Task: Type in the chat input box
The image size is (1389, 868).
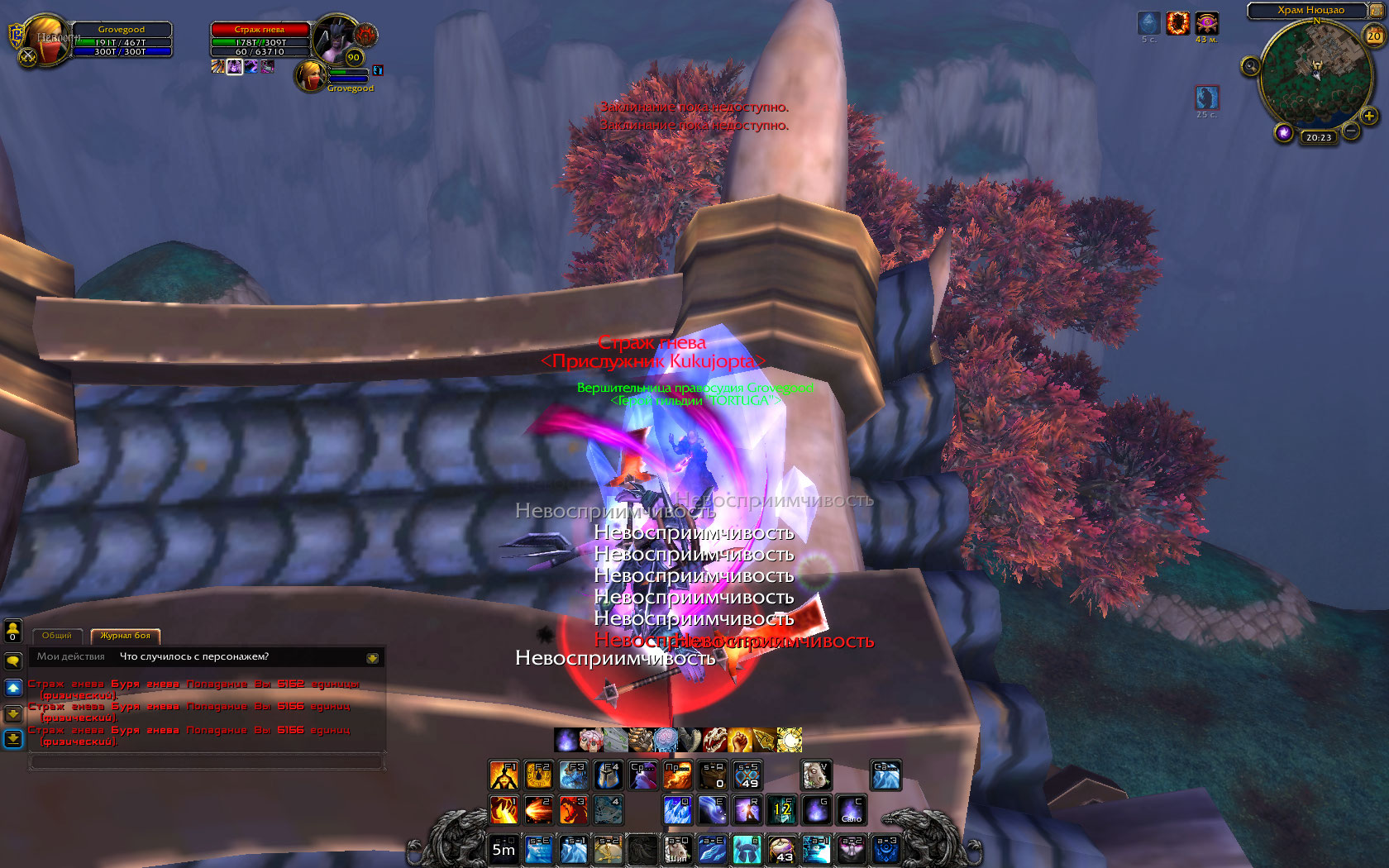Action: (x=207, y=761)
